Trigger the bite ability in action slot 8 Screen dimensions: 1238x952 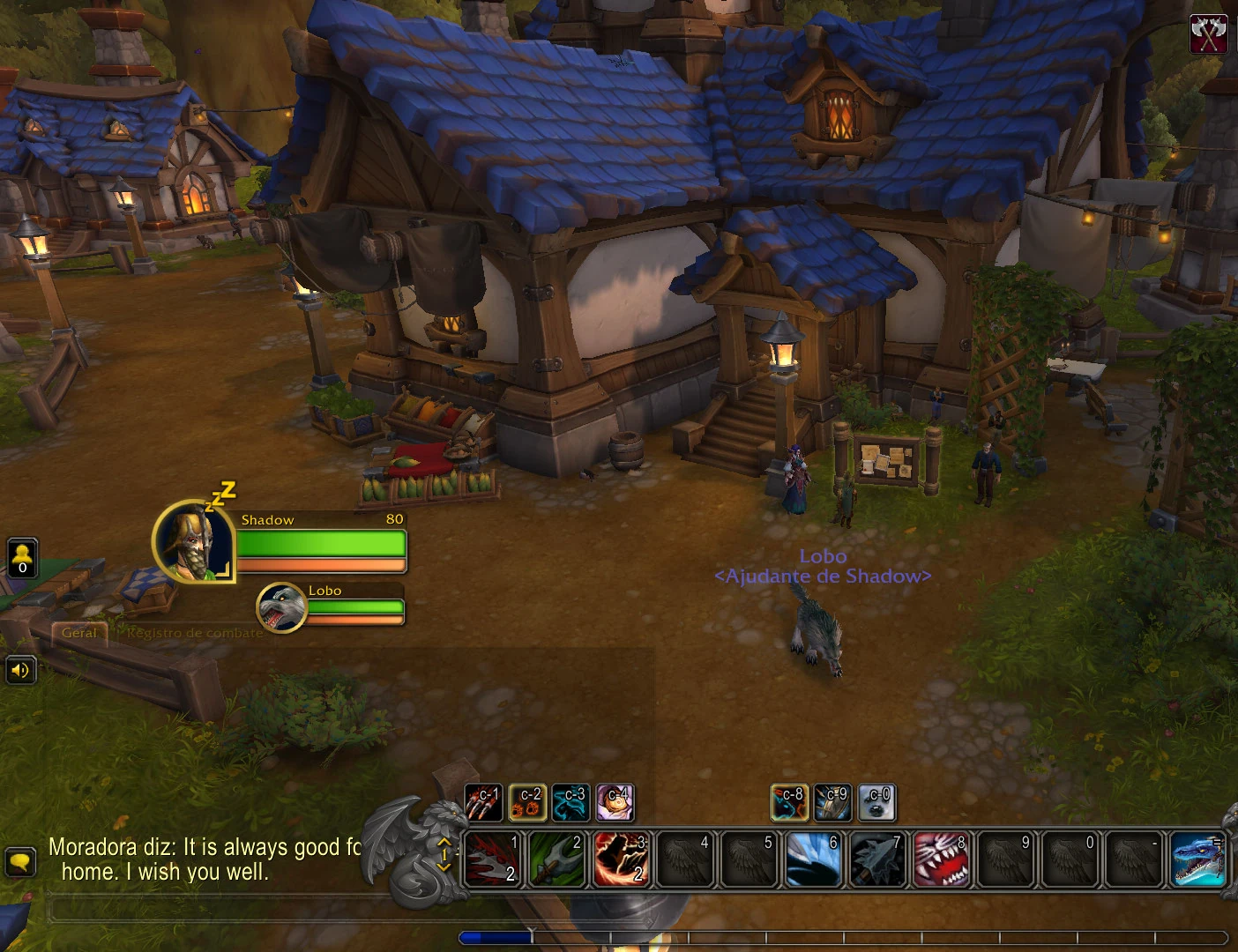click(x=942, y=859)
